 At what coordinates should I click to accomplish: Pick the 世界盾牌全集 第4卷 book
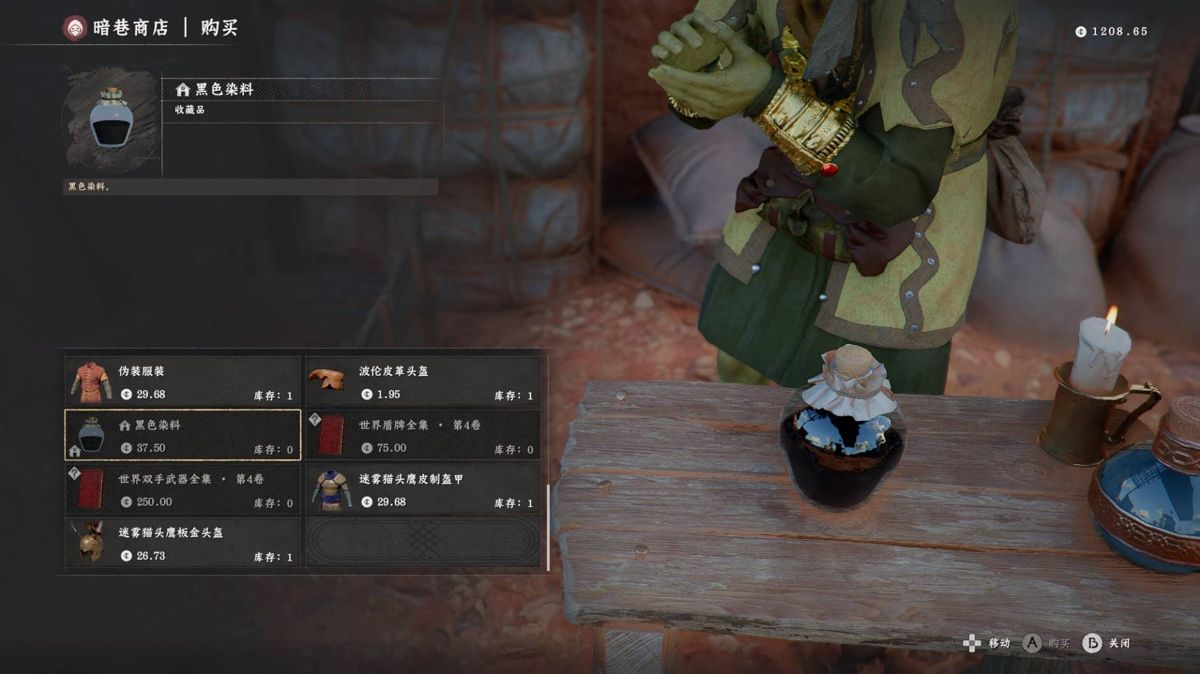click(x=422, y=435)
